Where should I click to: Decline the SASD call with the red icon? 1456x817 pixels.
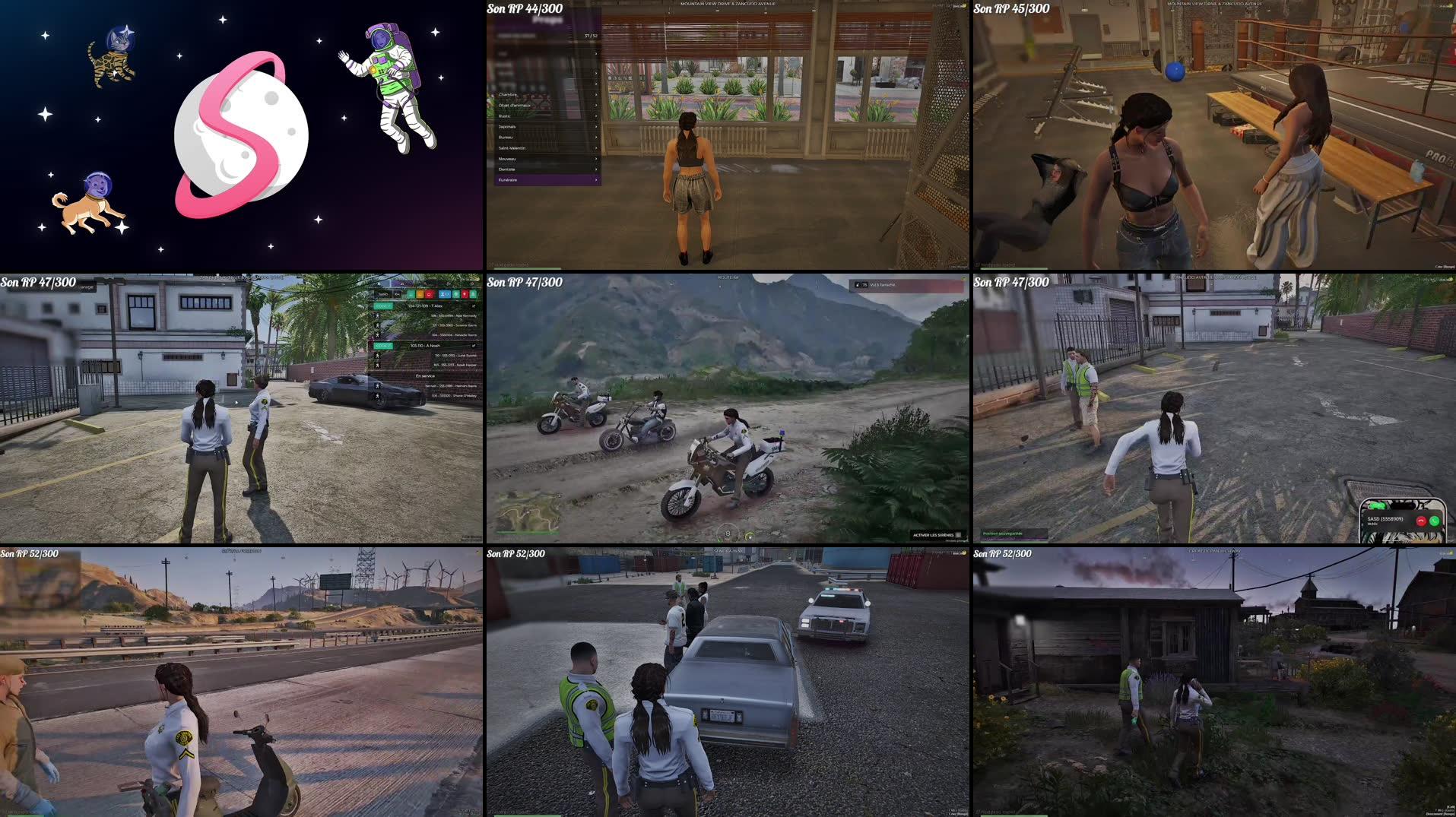click(1421, 521)
